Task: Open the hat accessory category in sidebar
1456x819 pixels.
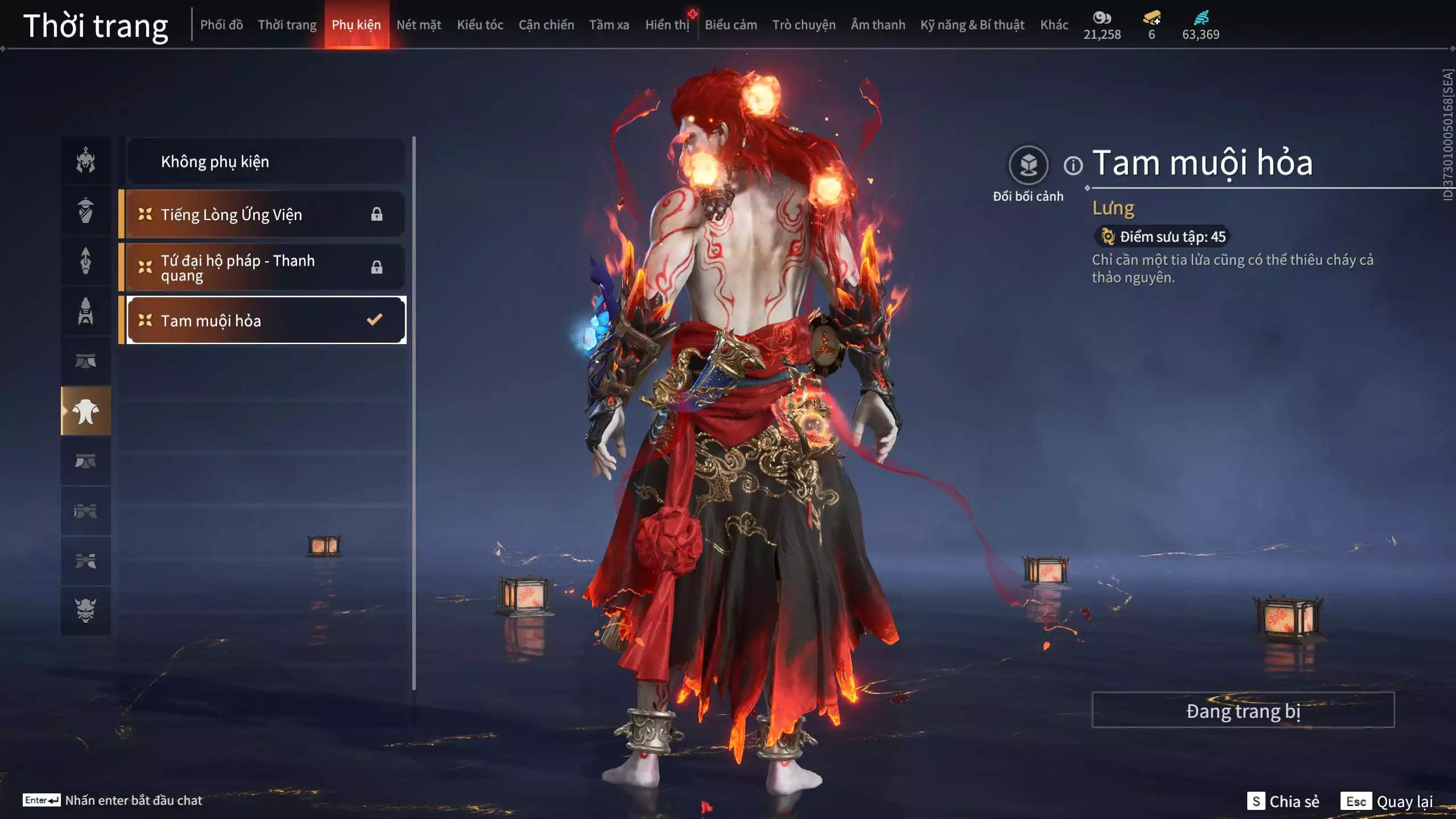Action: [85, 210]
